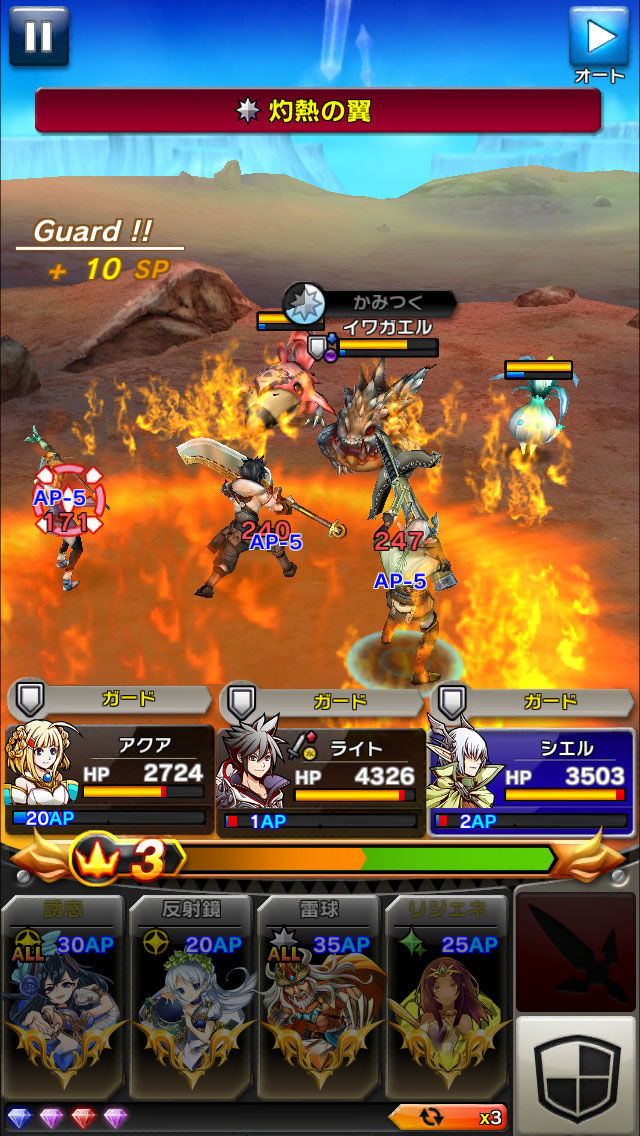Select アクア's character panel
This screenshot has height=1136, width=640.
tap(108, 780)
